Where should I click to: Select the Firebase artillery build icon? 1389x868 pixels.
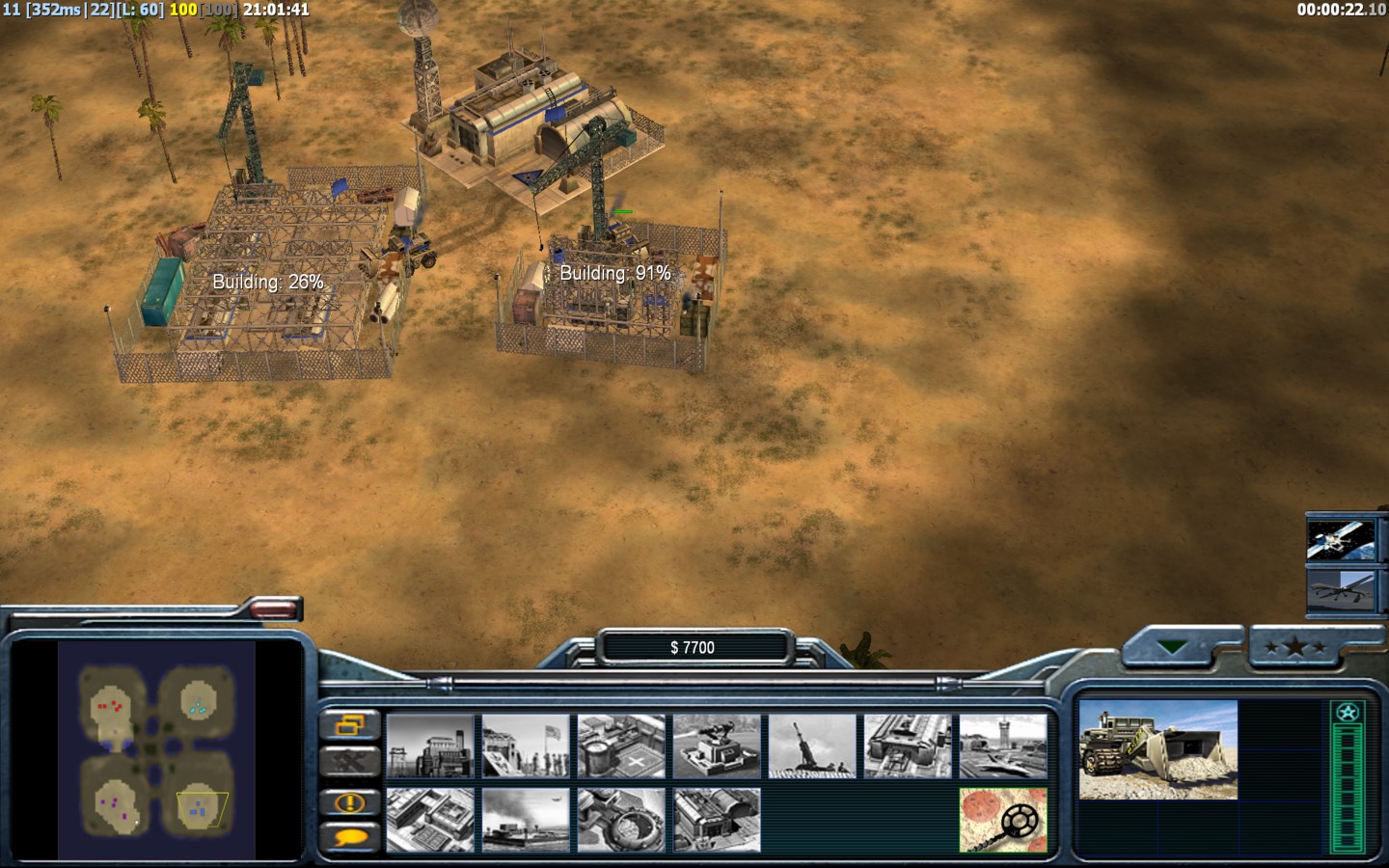pyautogui.click(x=812, y=746)
